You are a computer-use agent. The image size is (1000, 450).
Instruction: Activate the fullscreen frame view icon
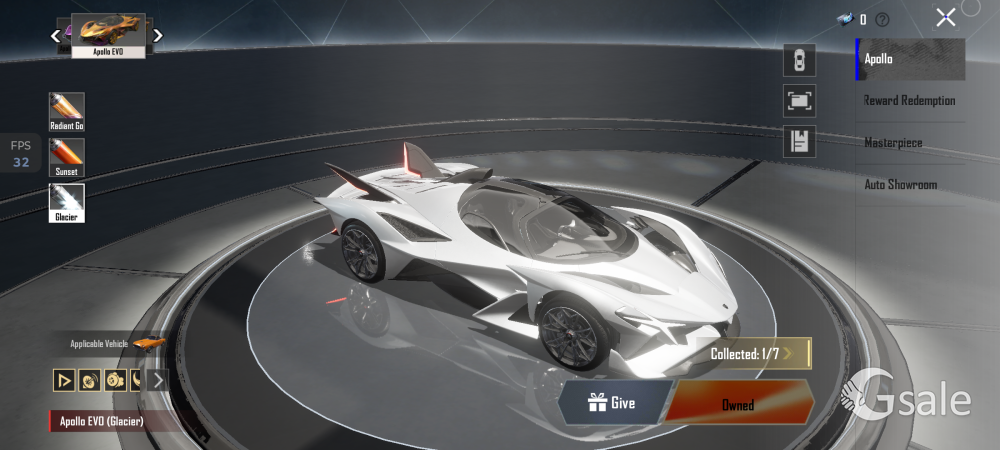click(799, 100)
